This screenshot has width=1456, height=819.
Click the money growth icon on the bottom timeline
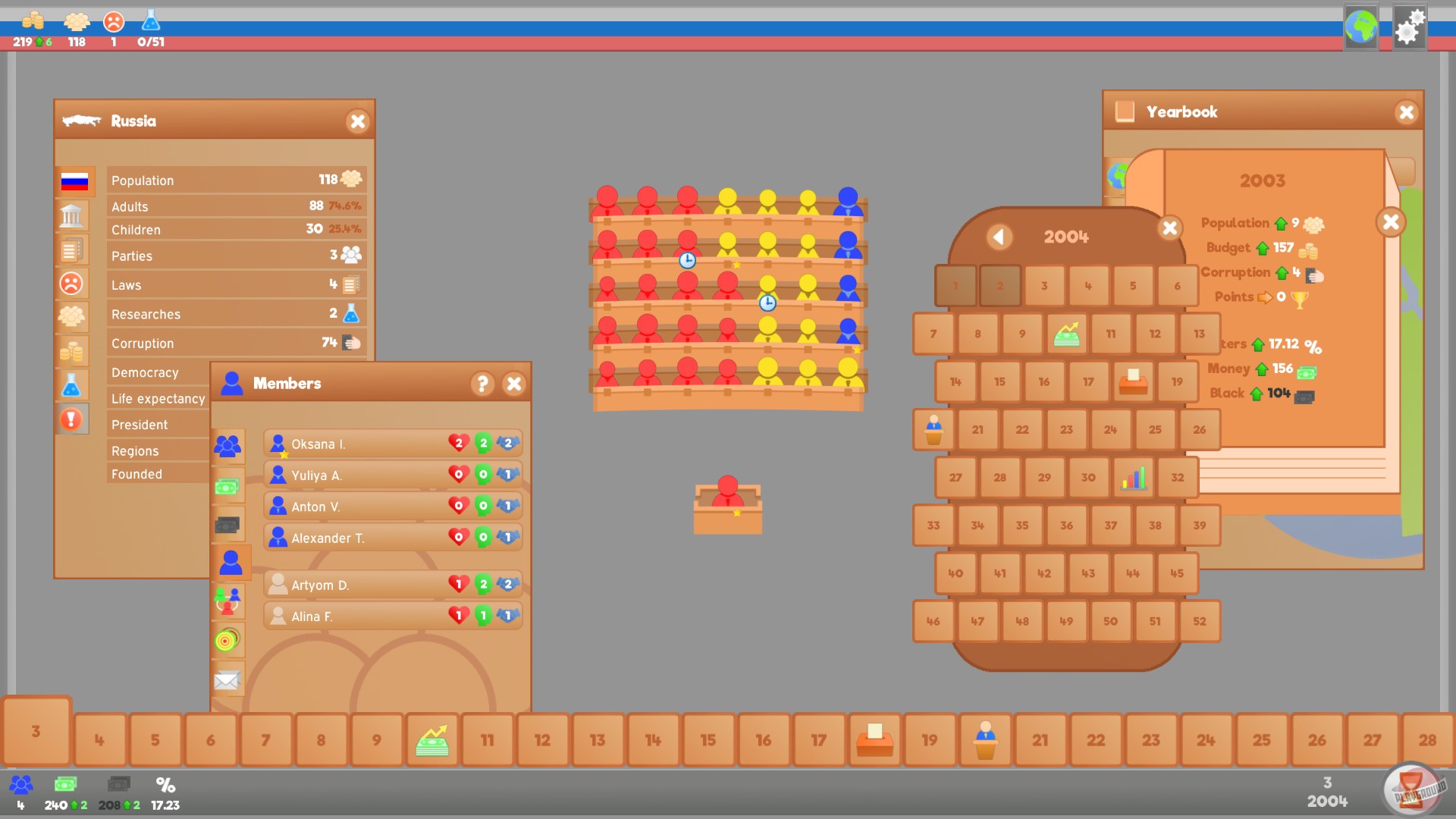431,739
